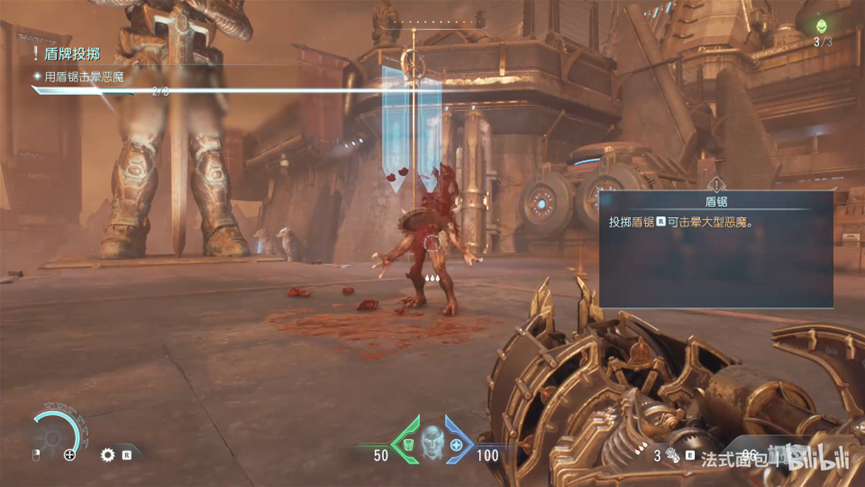The image size is (865, 487).
Task: Click the green armor icon
Action: pyautogui.click(x=407, y=445)
